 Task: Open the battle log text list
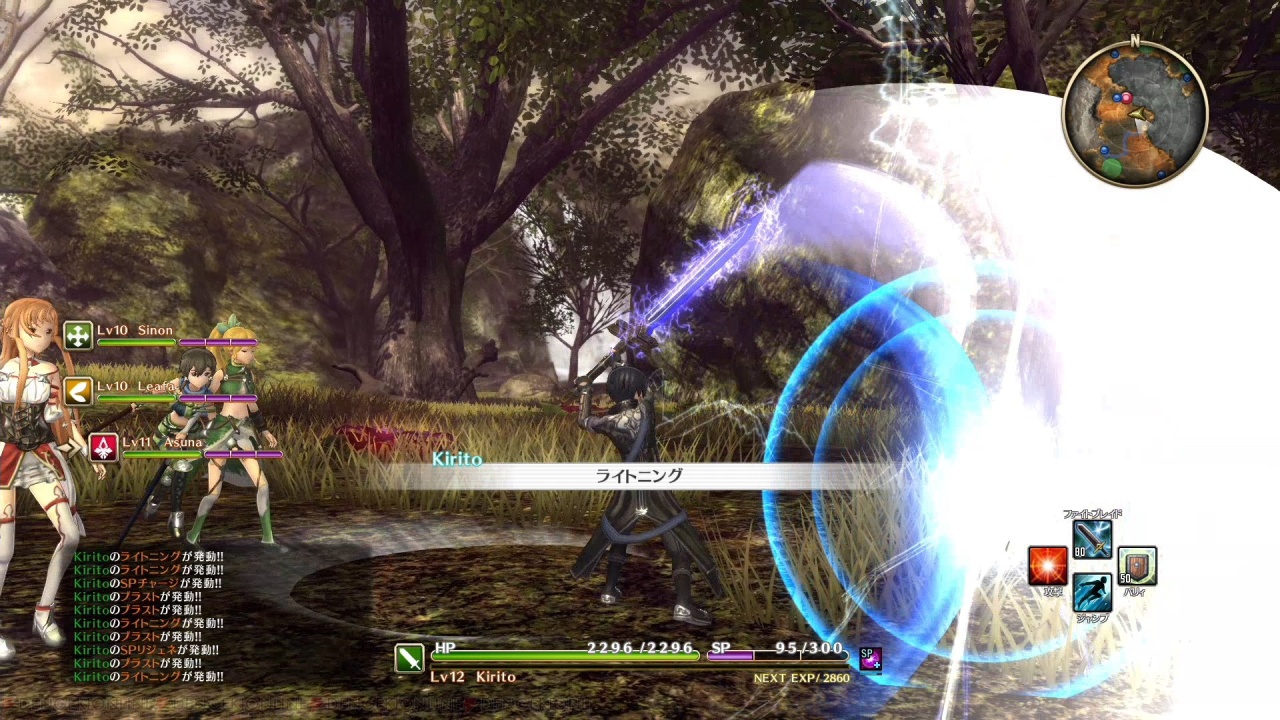coord(148,617)
